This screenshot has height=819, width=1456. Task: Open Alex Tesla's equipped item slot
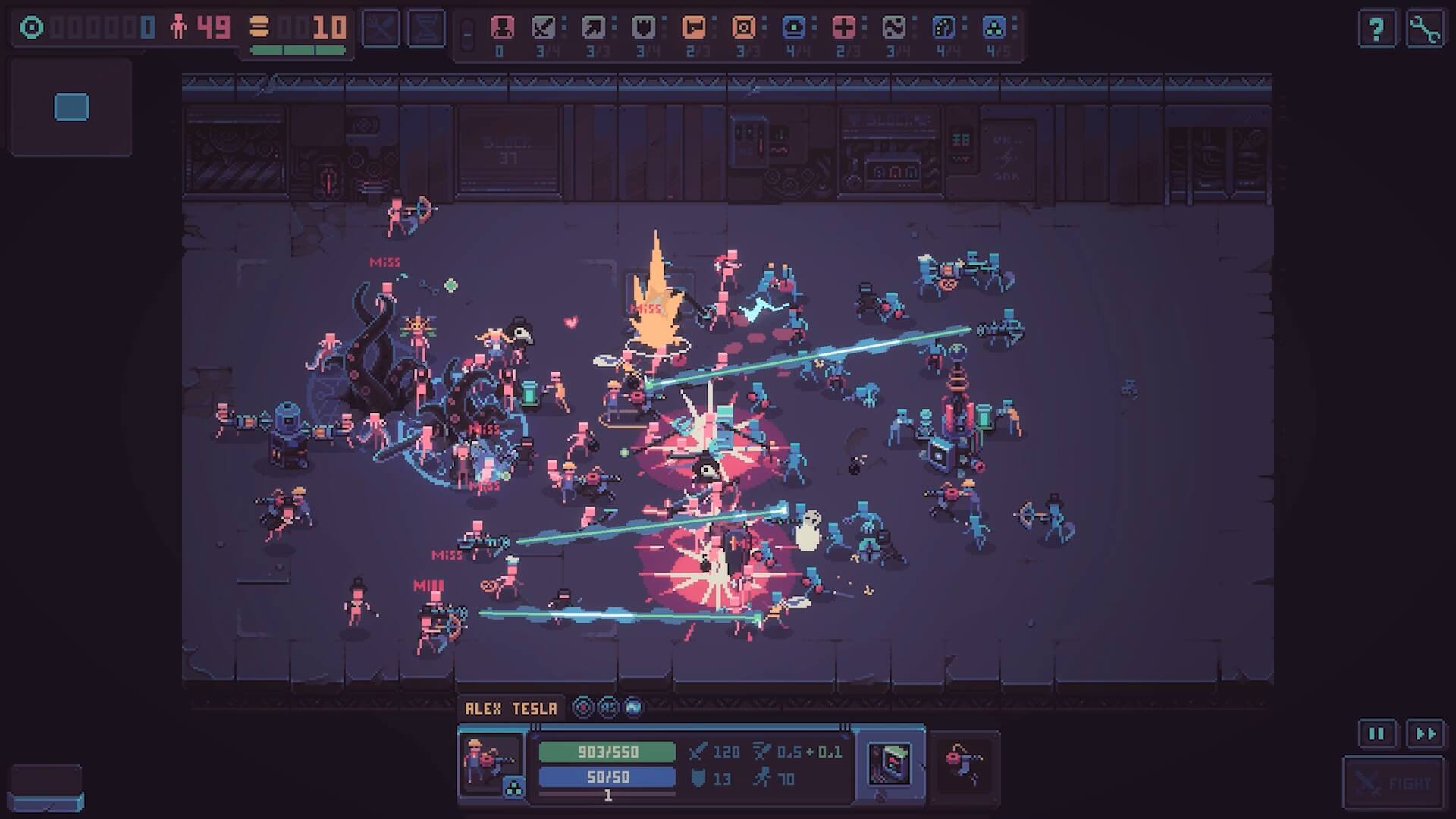tap(890, 762)
